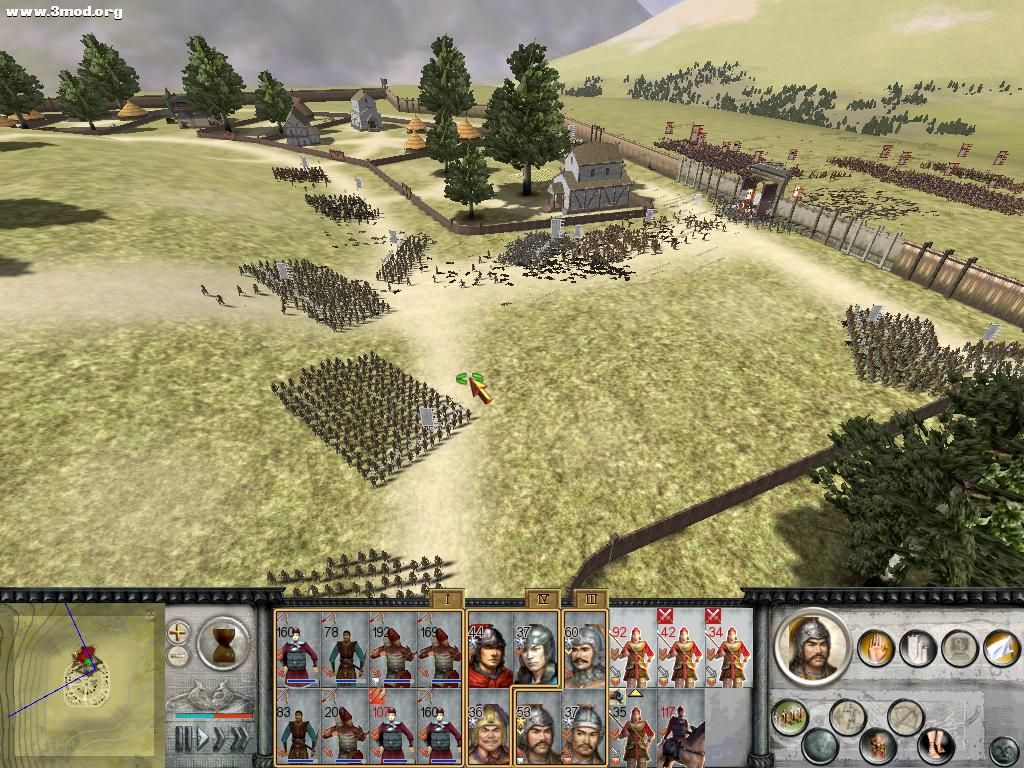The width and height of the screenshot is (1024, 768).
Task: Halt the unit with the raised hand button
Action: (x=874, y=647)
